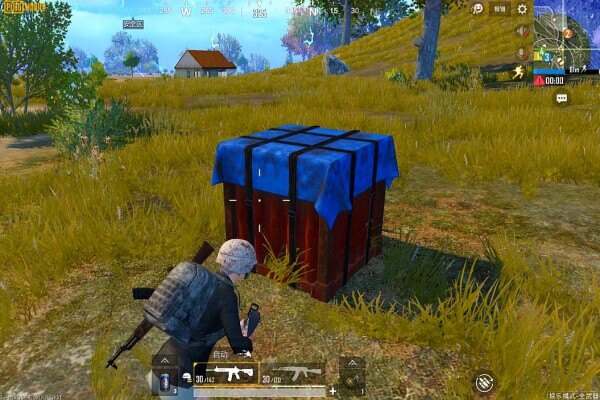Open the gear settings menu
600x400 pixels.
point(522,9)
